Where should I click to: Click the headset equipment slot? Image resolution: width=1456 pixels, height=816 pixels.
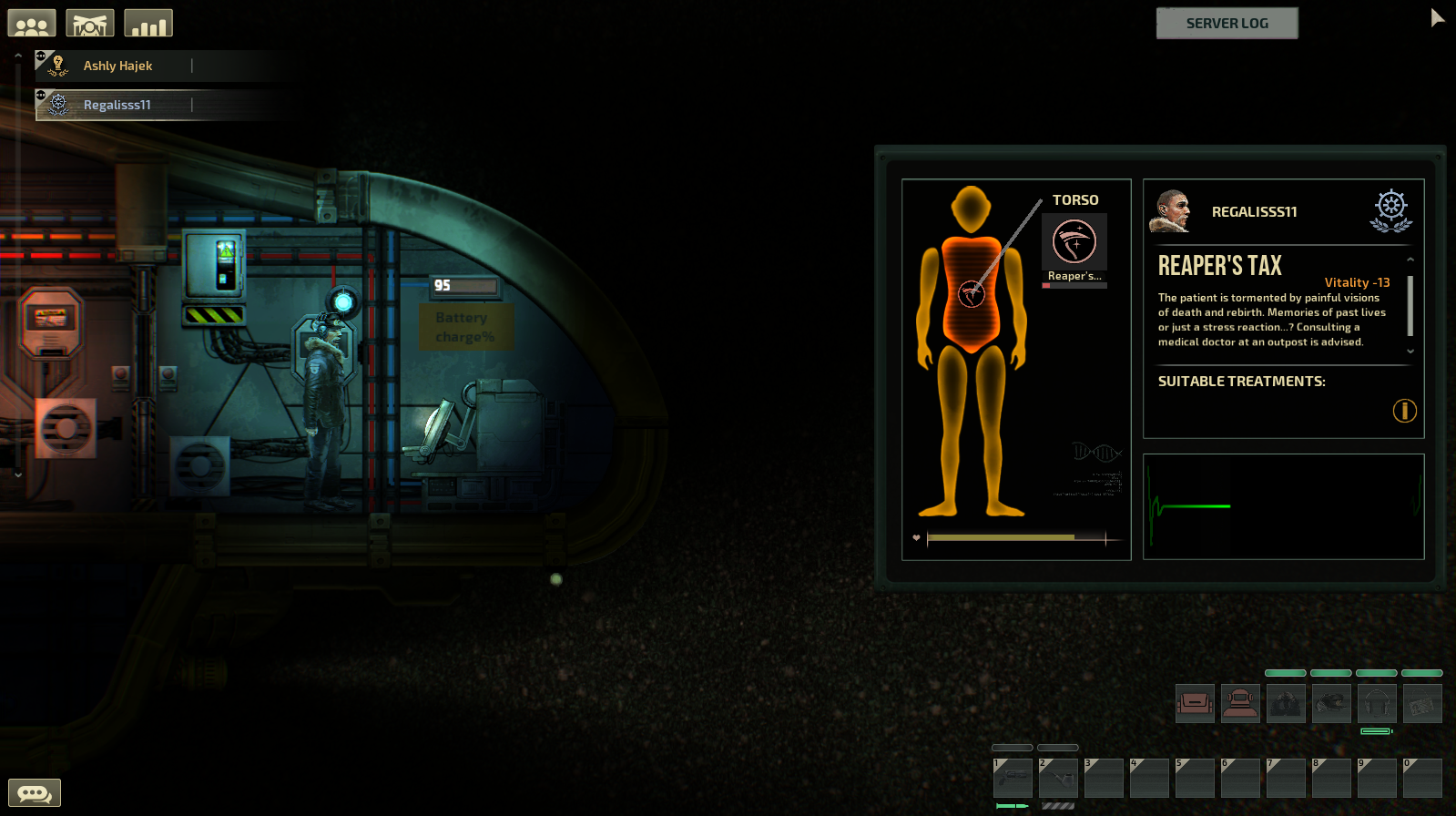point(1377,704)
